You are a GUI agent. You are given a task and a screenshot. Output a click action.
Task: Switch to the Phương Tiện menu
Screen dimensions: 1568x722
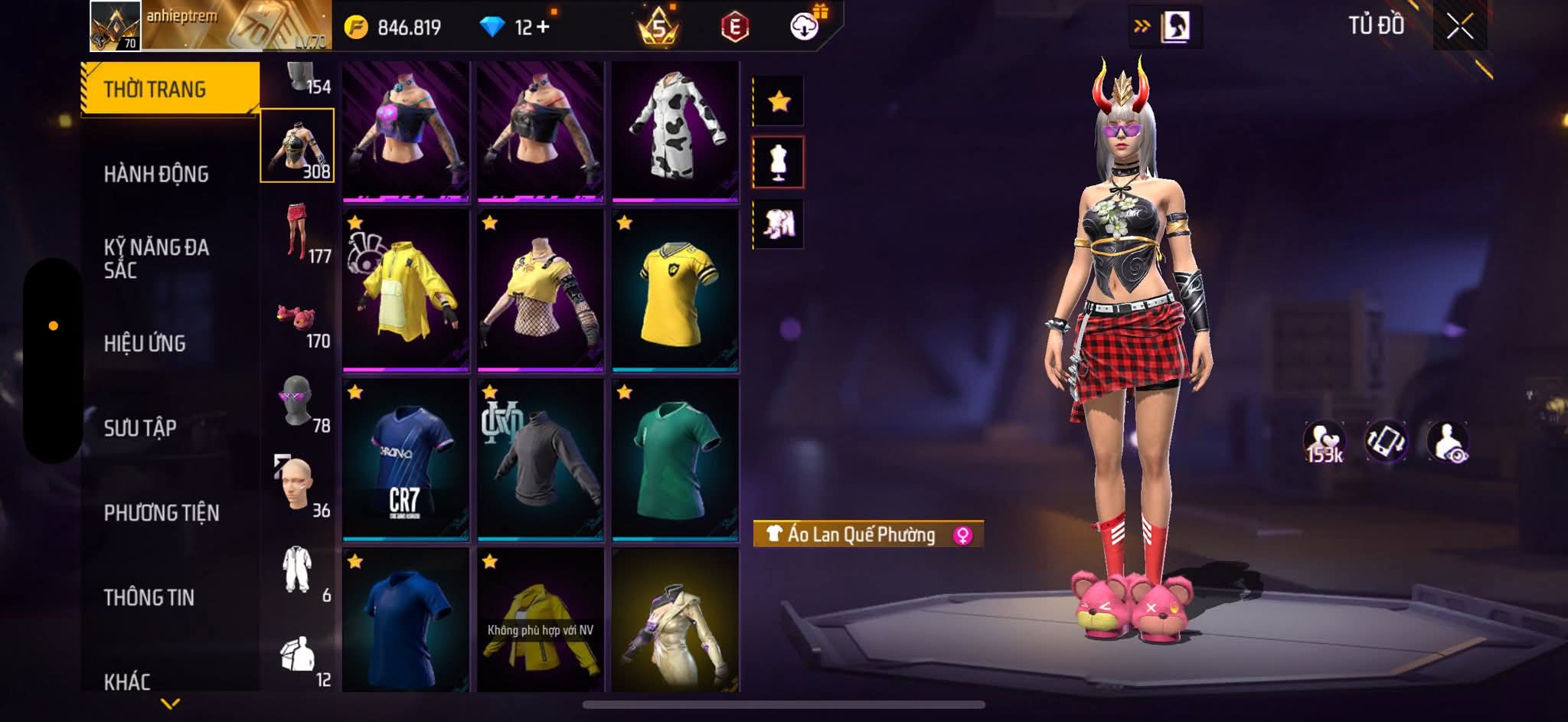point(162,513)
